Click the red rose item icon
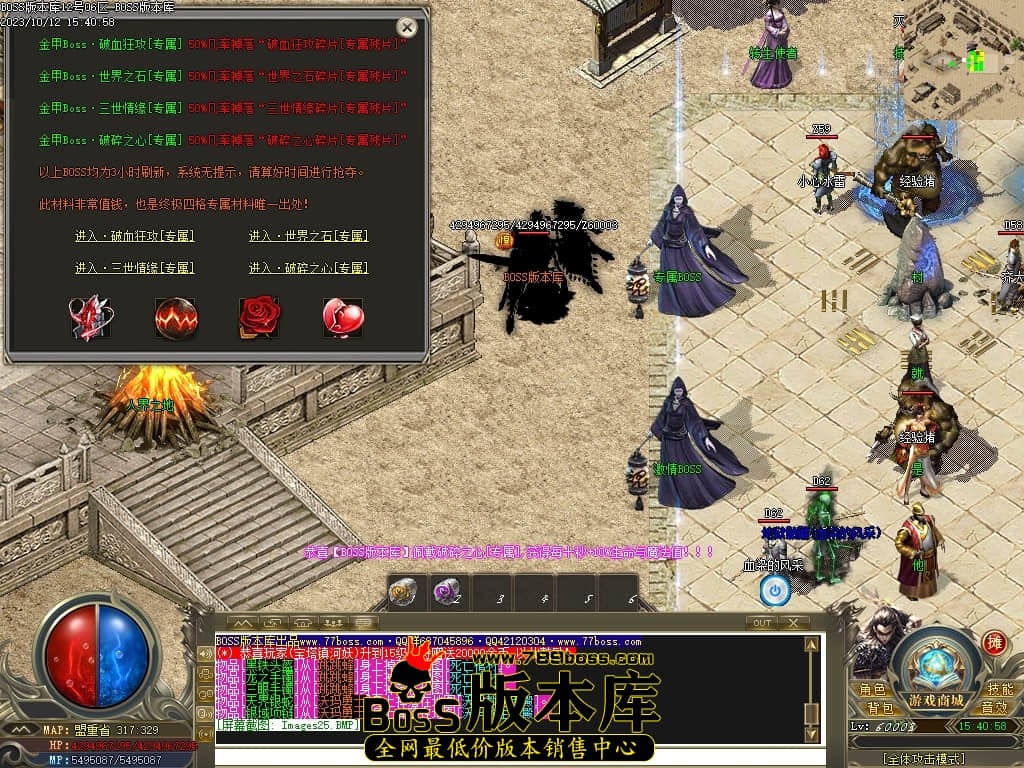Screen dimensions: 1024x768 pyautogui.click(x=259, y=317)
